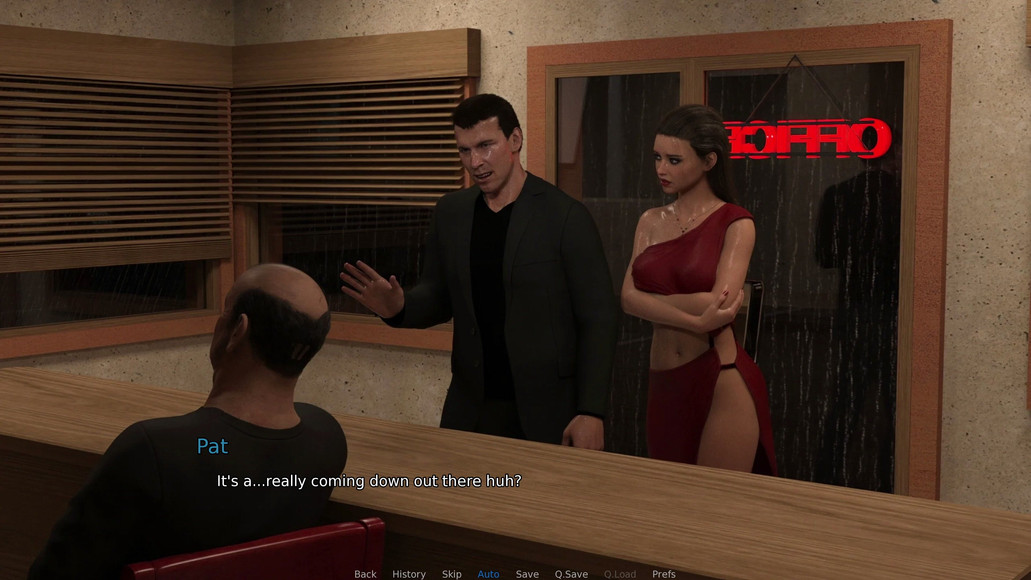
Task: Toggle Auto-advance mode
Action: 488,574
